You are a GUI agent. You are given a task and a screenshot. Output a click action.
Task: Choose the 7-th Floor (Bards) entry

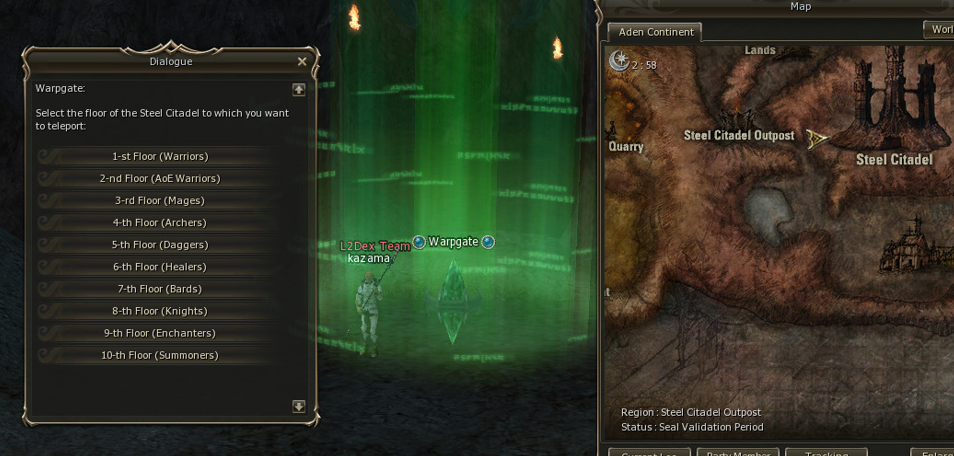pos(160,289)
